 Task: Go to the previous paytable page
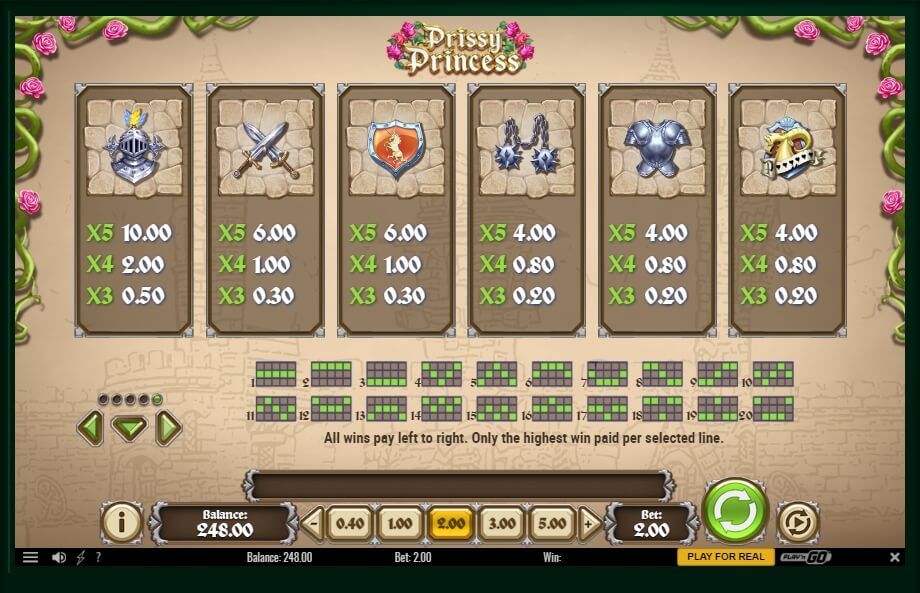tap(90, 428)
